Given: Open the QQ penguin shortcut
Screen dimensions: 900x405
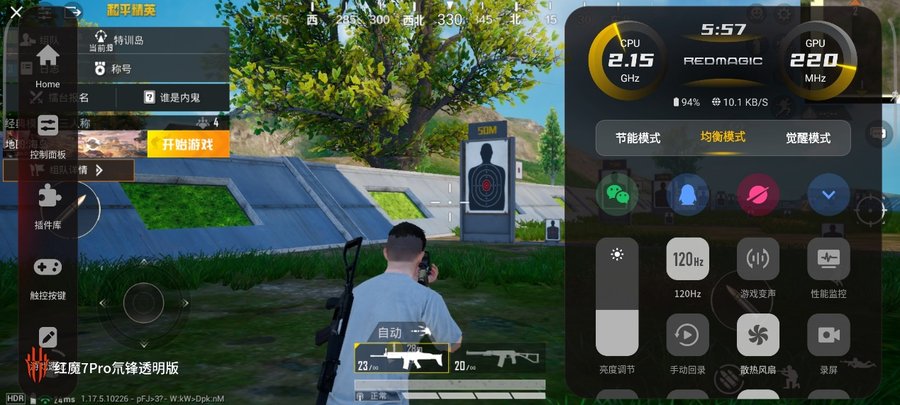Looking at the screenshot, I should [x=687, y=195].
